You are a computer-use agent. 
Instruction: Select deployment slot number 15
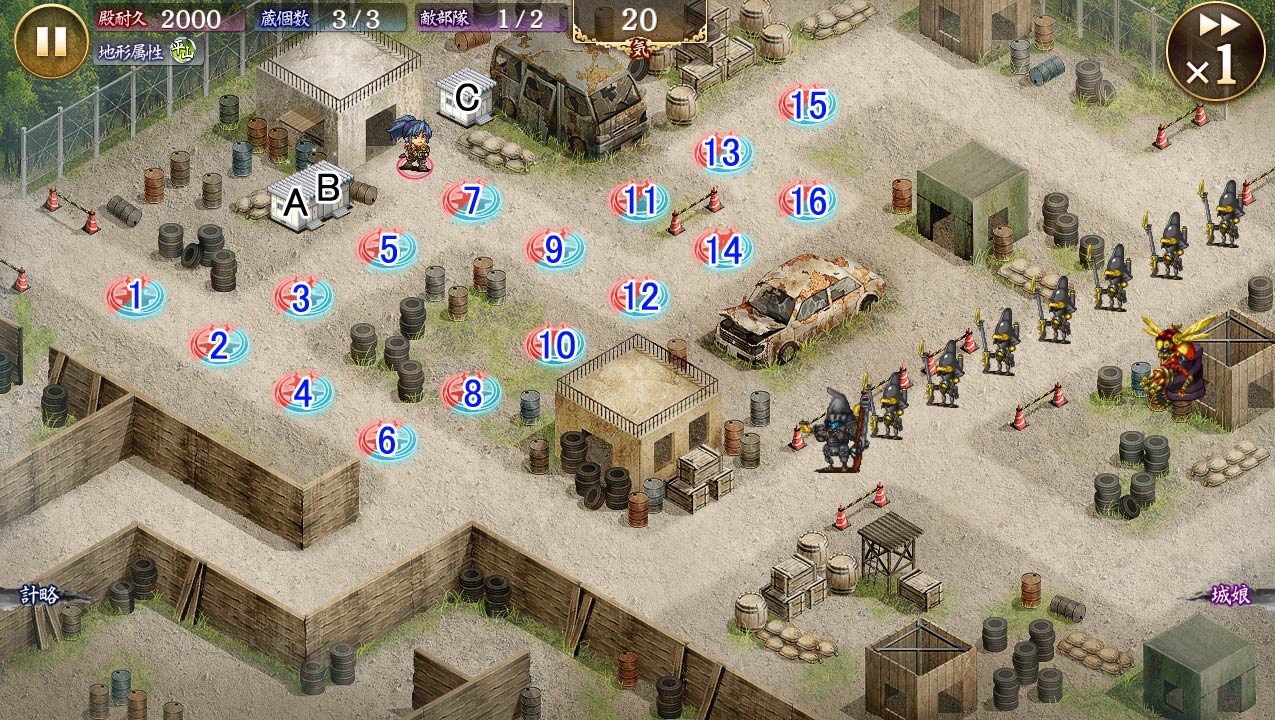point(807,105)
